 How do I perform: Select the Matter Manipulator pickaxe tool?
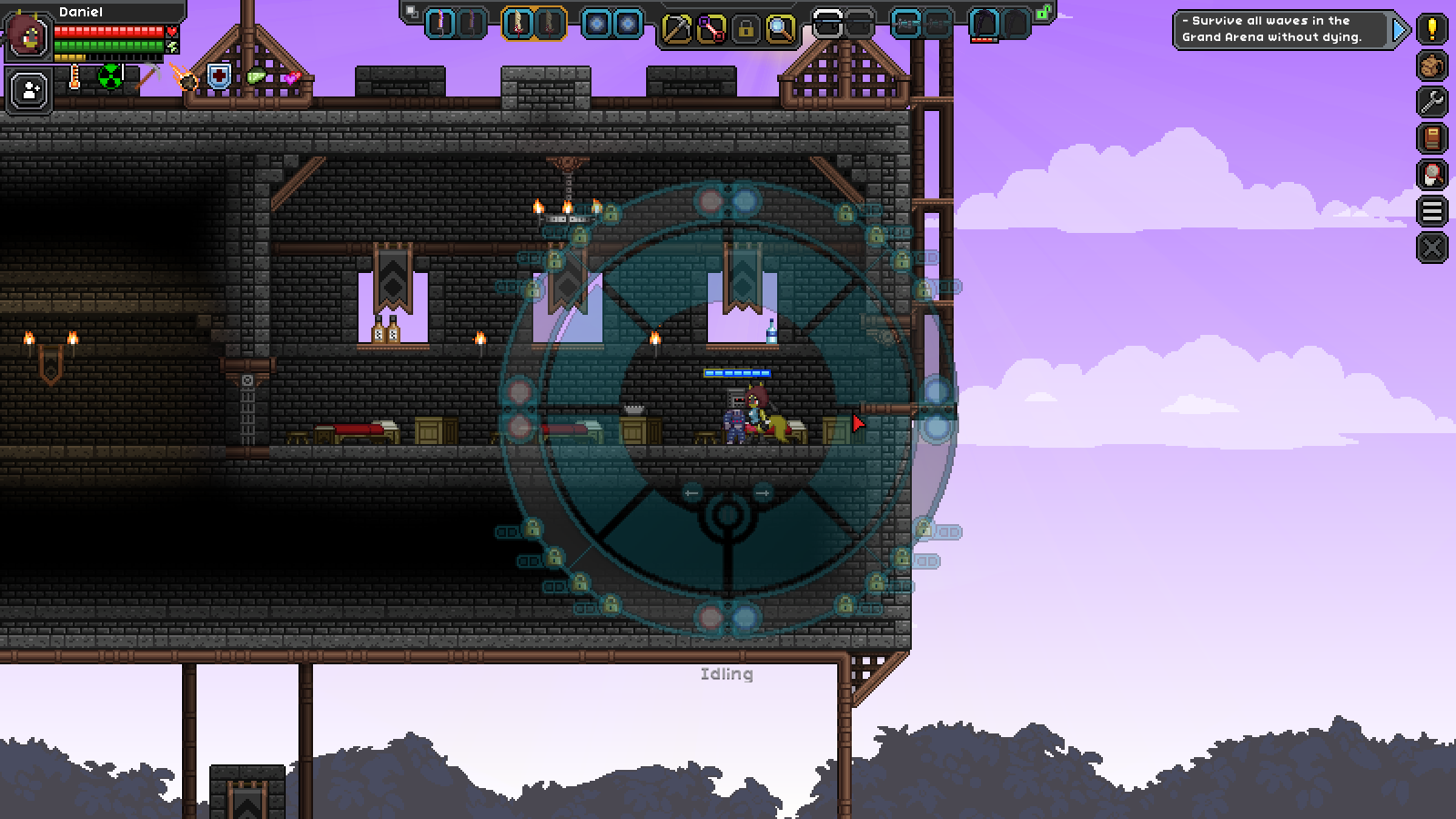677,28
